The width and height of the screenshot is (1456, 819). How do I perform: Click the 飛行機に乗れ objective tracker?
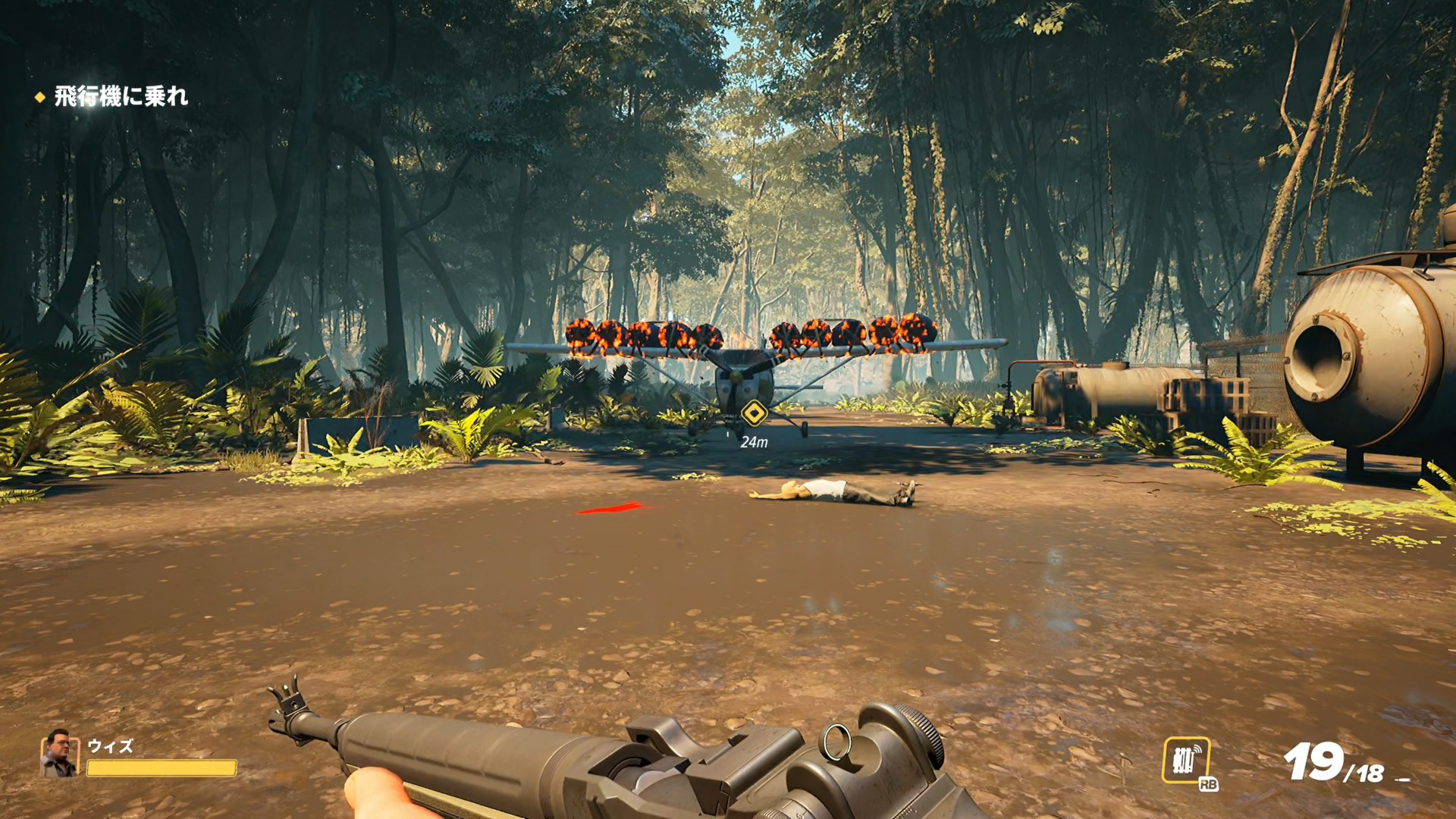120,96
